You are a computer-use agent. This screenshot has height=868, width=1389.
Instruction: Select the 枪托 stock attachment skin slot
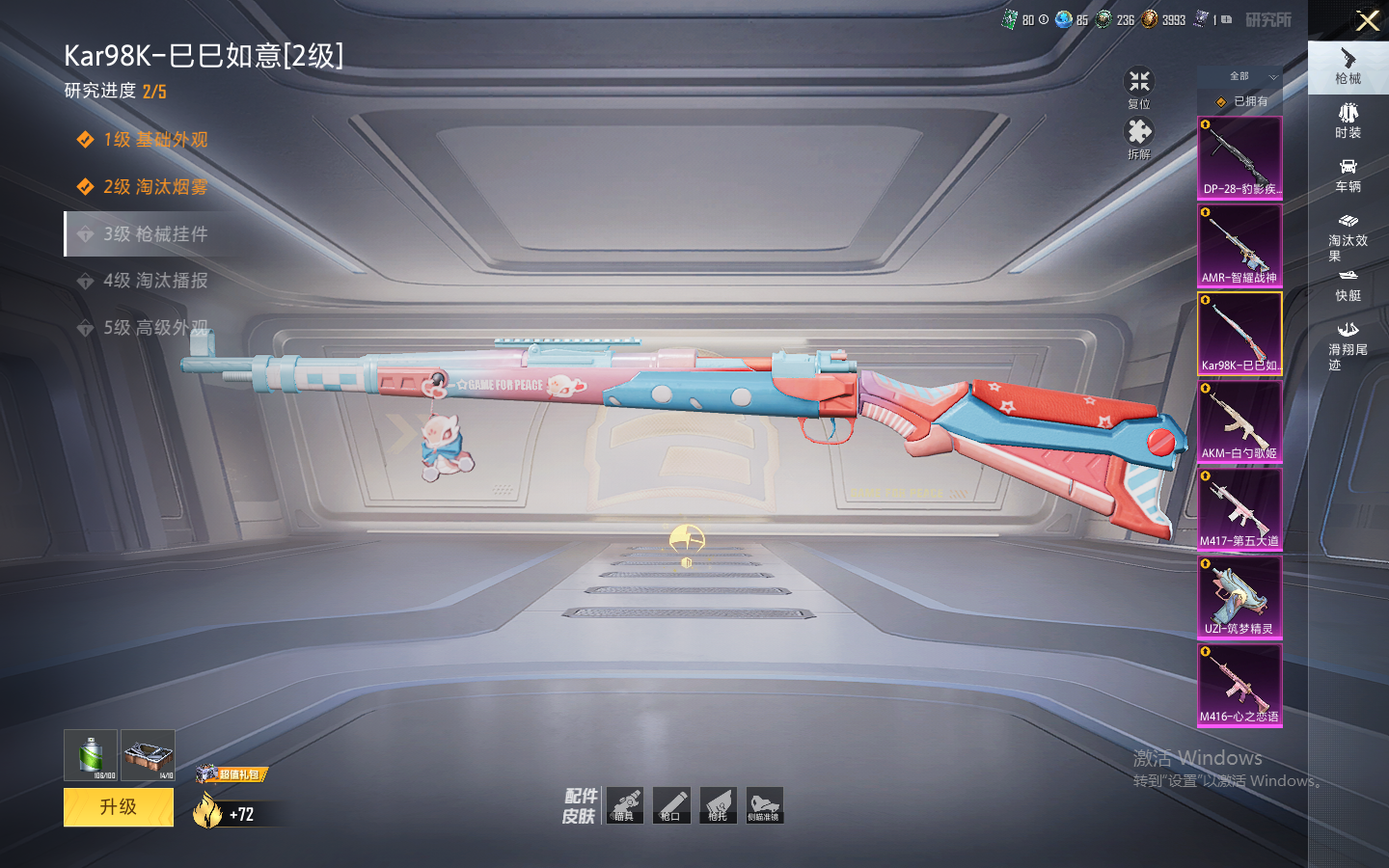pos(718,805)
